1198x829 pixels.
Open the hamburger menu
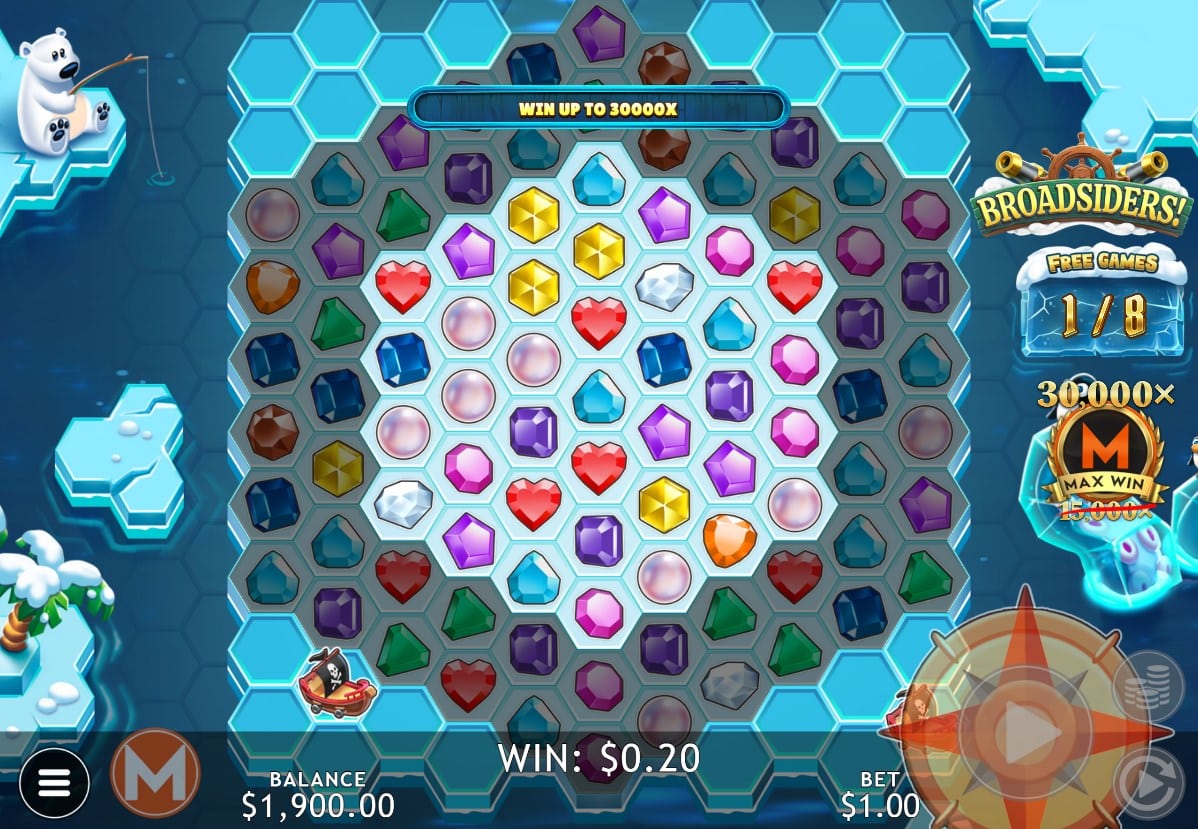tap(54, 782)
